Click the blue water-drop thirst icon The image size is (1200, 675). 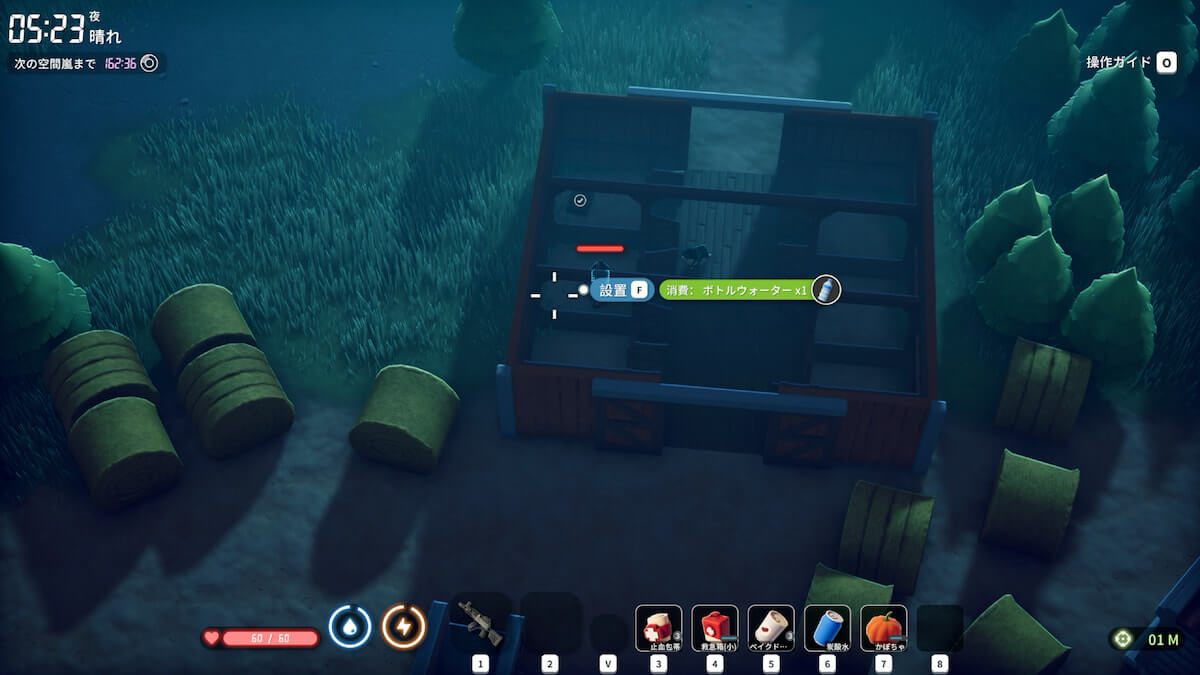pyautogui.click(x=350, y=627)
